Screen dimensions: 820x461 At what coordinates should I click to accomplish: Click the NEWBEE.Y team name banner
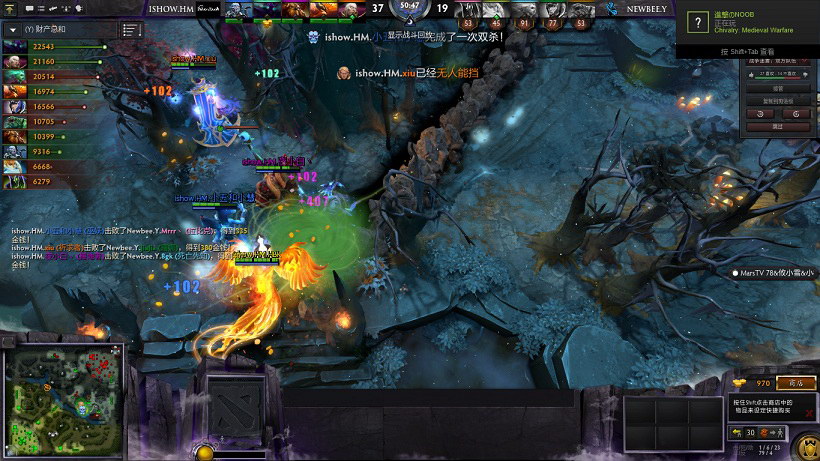647,8
